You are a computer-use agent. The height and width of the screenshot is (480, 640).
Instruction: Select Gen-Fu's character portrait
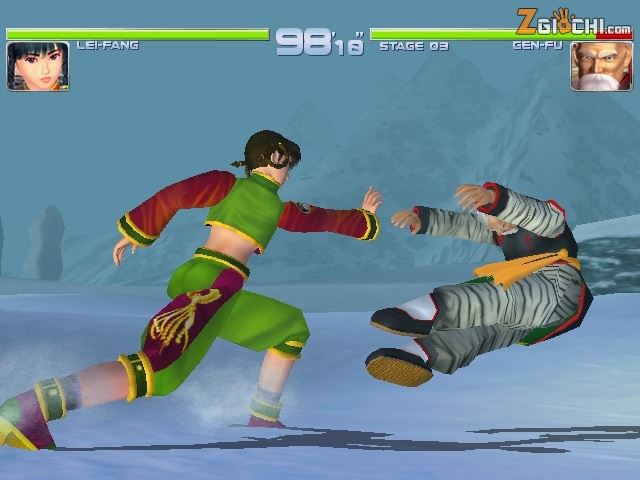(x=595, y=67)
